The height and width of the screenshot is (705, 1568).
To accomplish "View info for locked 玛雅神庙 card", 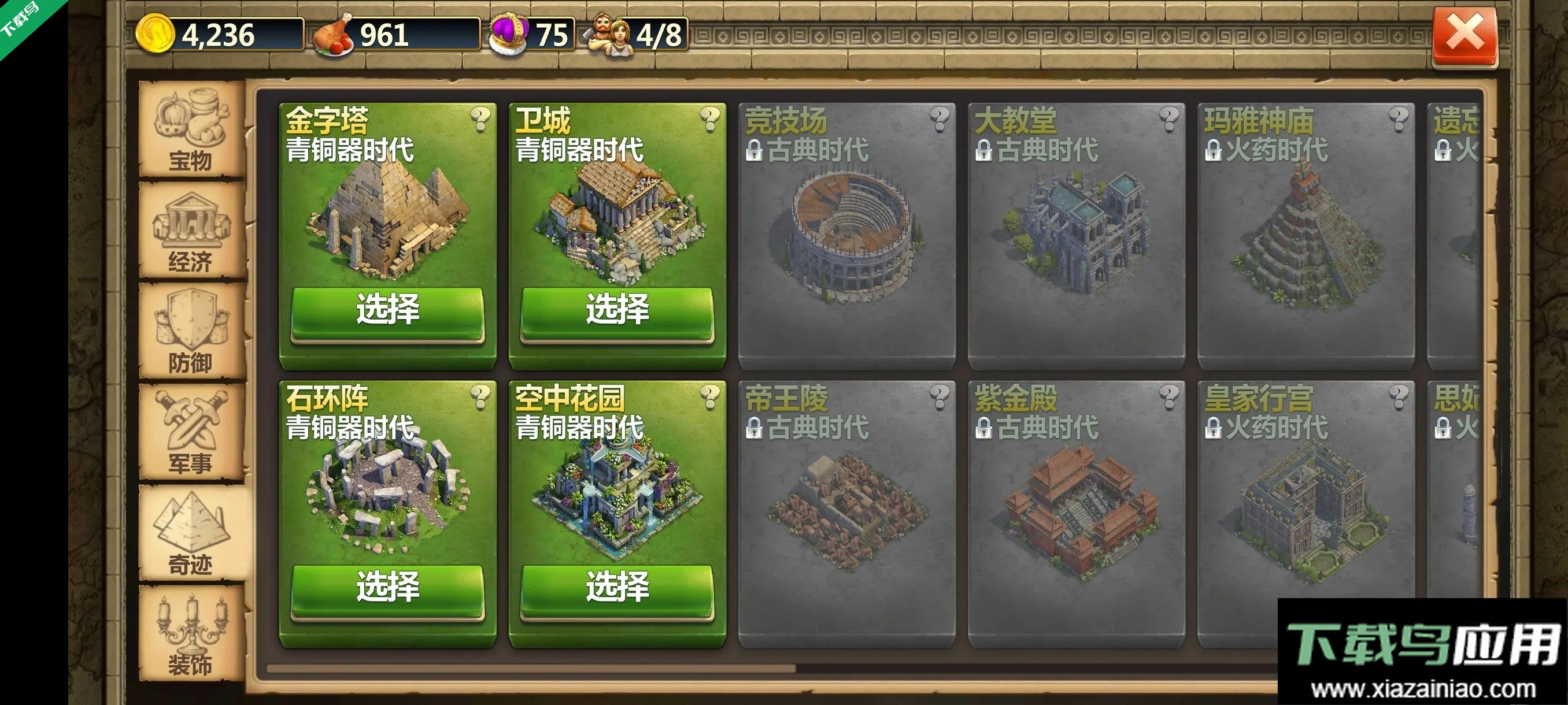I will 1399,118.
